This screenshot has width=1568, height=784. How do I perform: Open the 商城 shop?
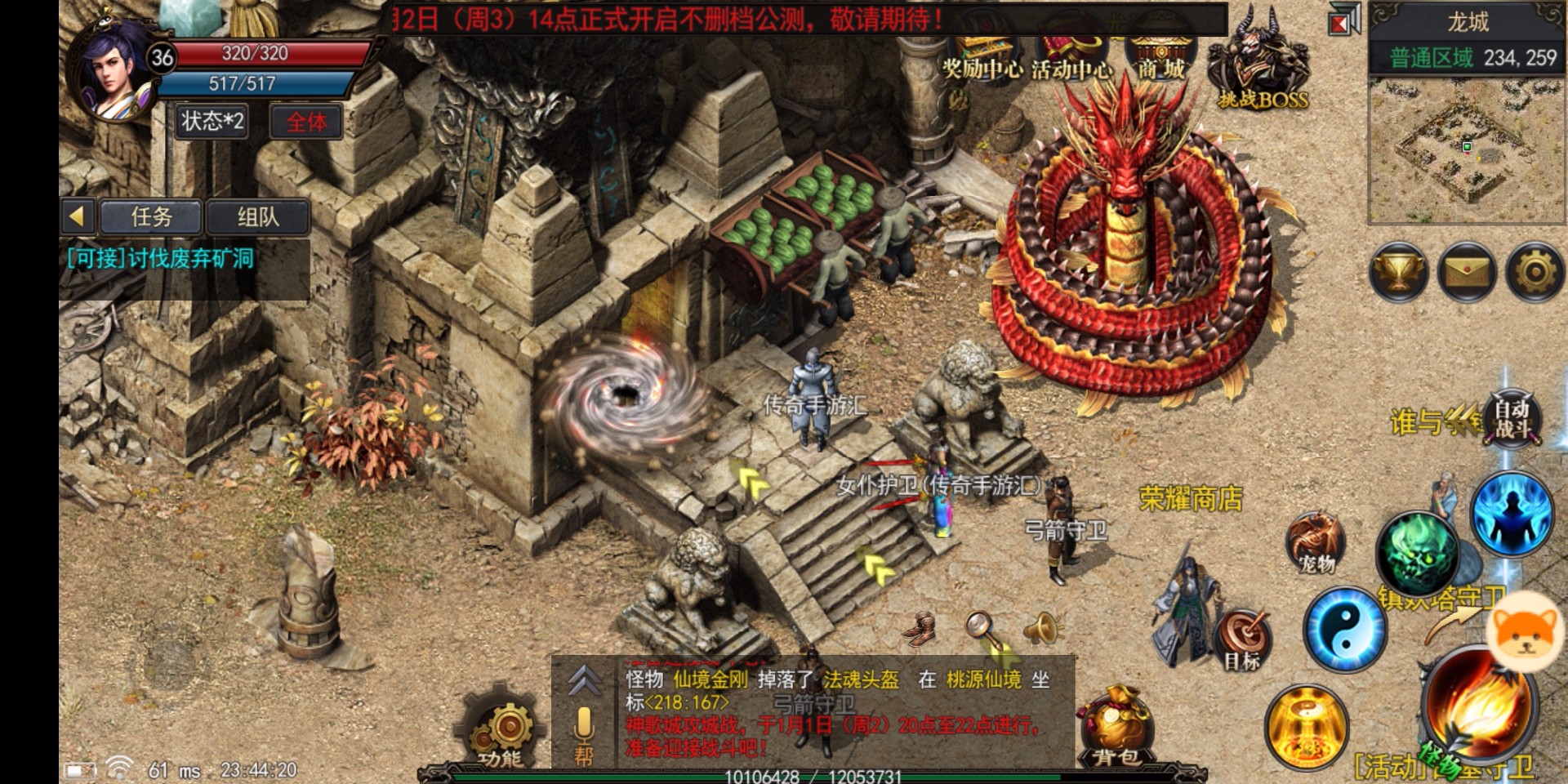point(1160,59)
